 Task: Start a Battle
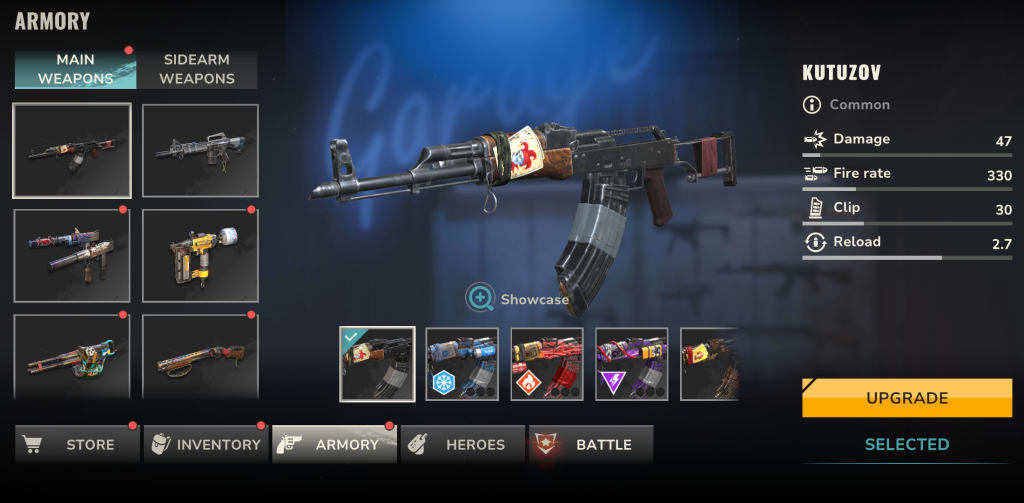tap(591, 444)
